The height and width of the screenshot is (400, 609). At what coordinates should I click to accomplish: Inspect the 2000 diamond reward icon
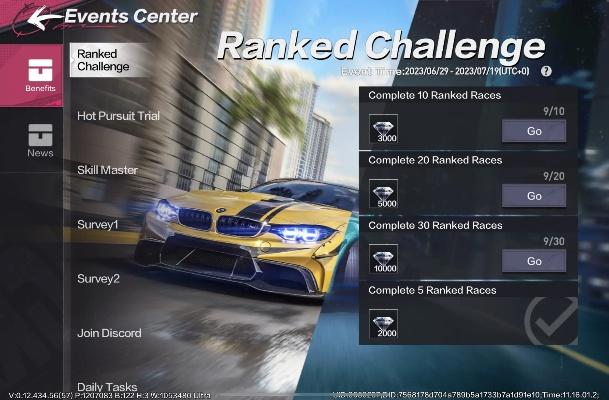click(x=383, y=324)
